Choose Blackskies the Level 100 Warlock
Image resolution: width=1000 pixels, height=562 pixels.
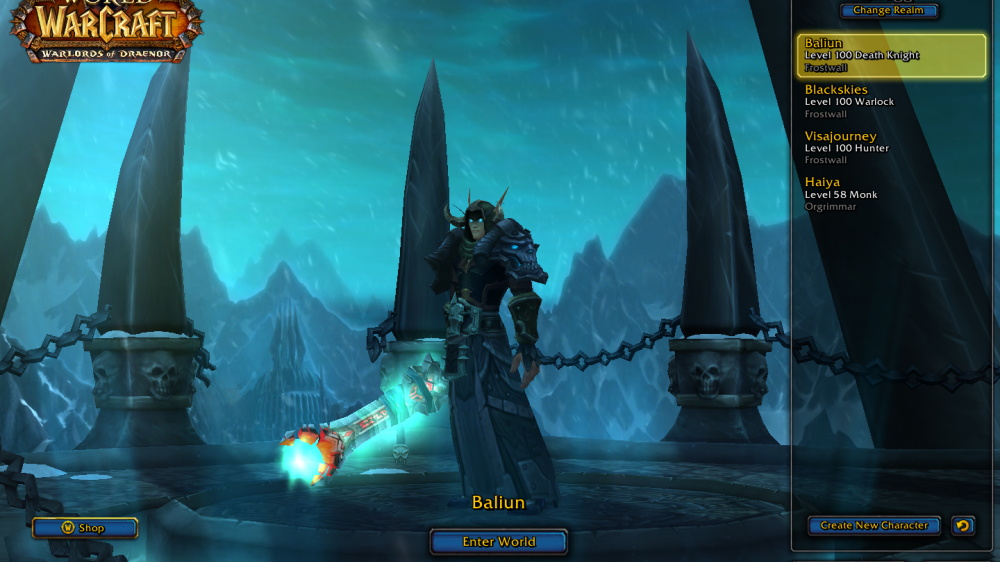click(891, 102)
